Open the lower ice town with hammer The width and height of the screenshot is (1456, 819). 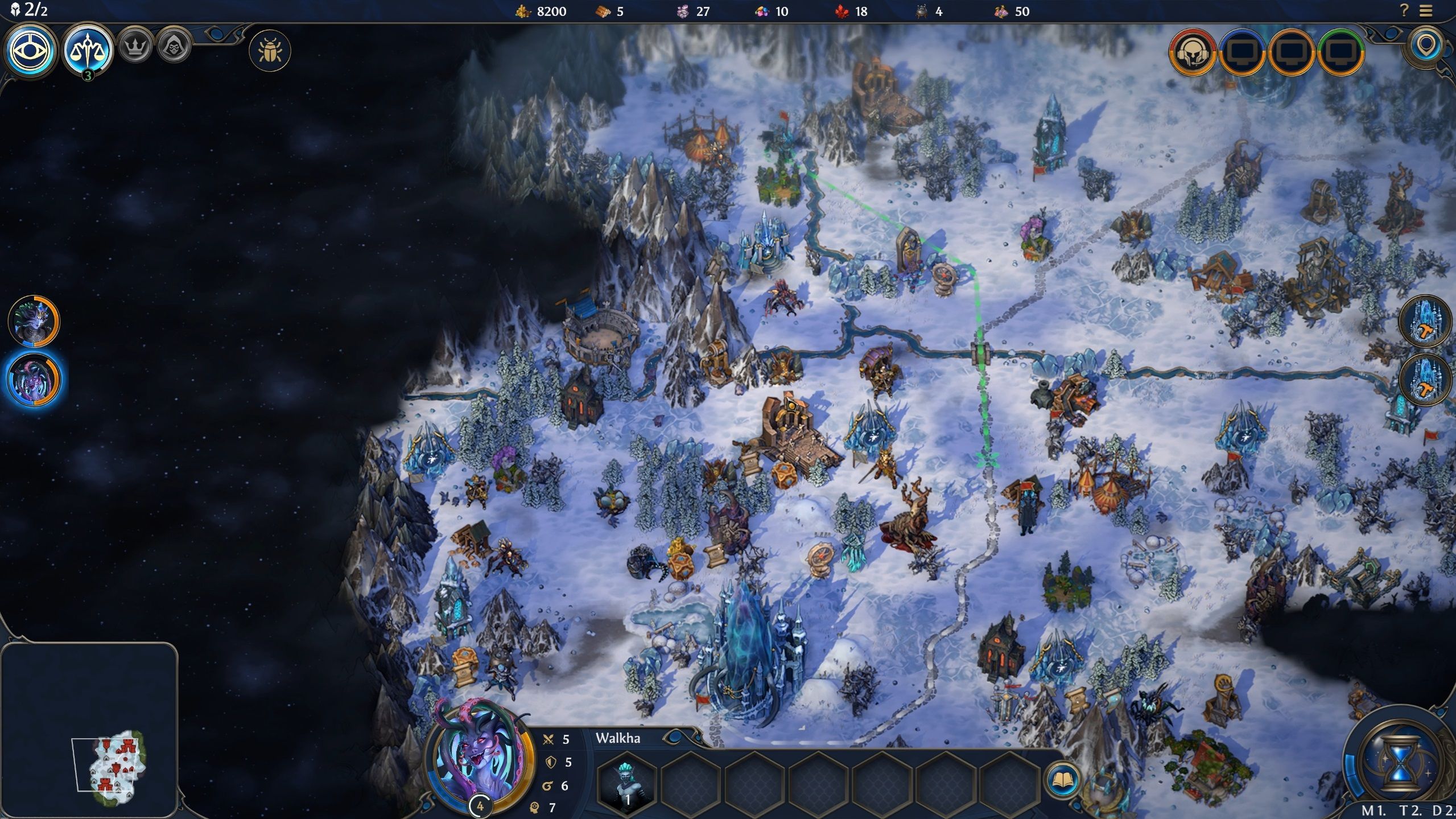(x=1425, y=380)
